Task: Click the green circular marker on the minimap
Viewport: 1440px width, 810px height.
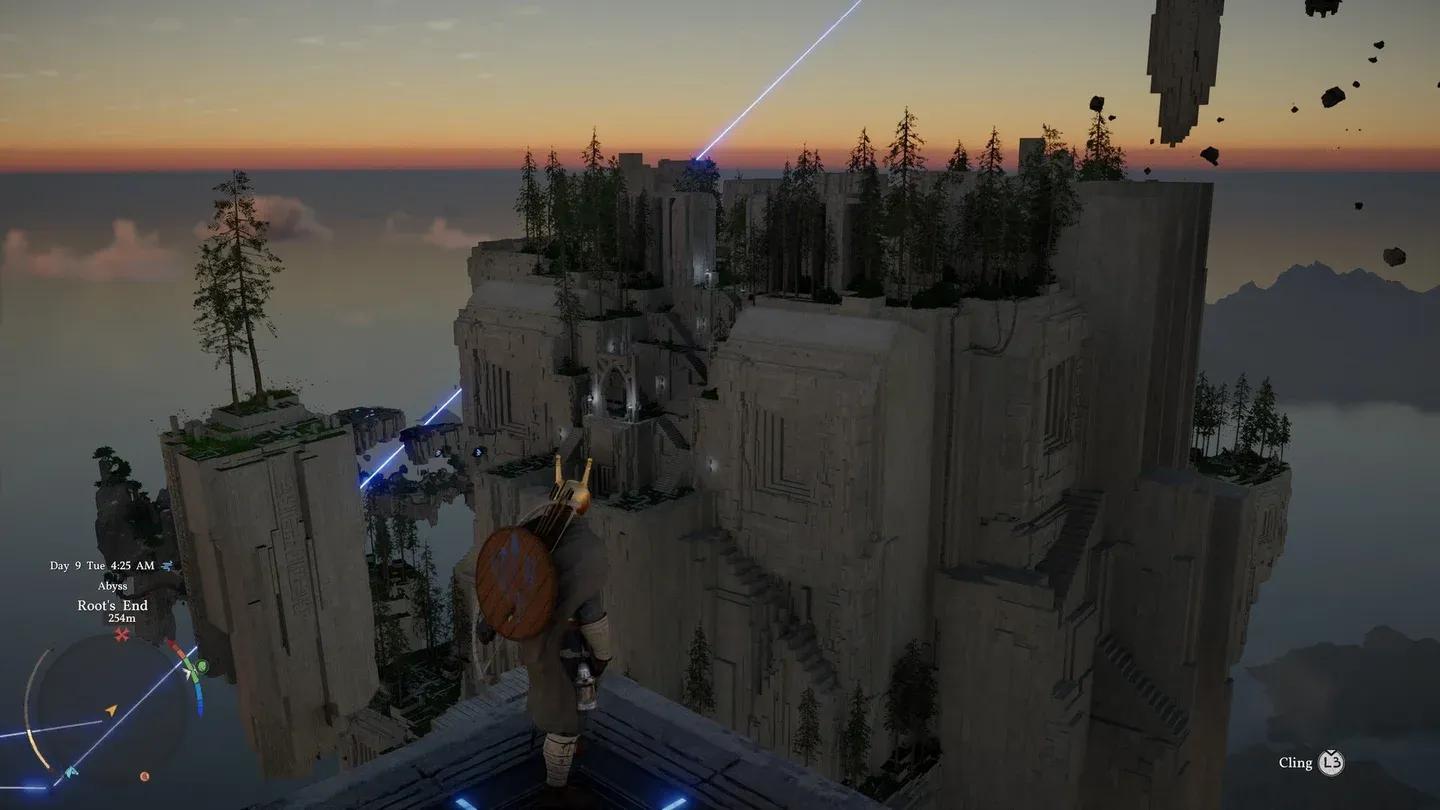Action: pyautogui.click(x=201, y=666)
